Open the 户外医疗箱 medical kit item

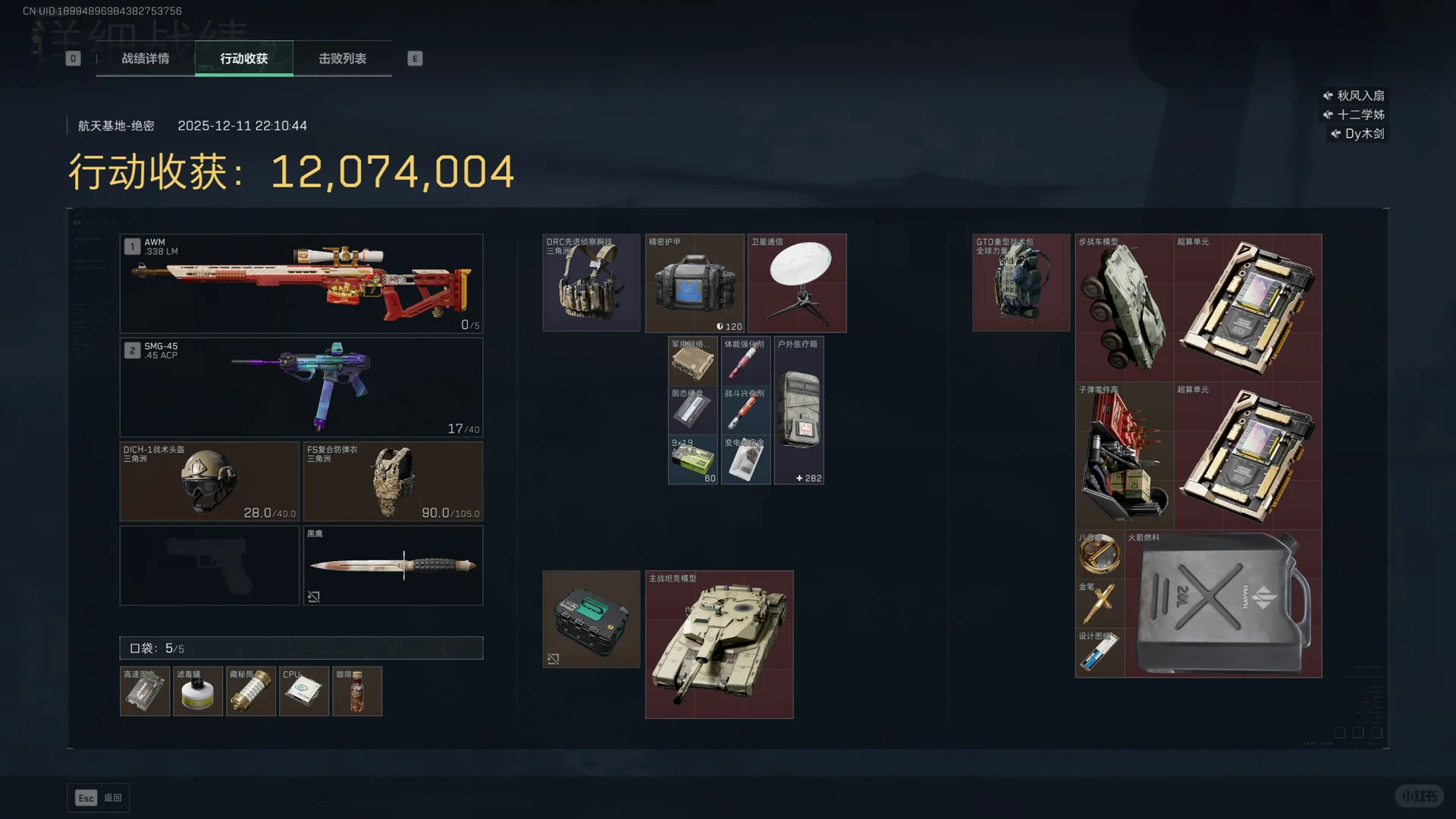[799, 410]
